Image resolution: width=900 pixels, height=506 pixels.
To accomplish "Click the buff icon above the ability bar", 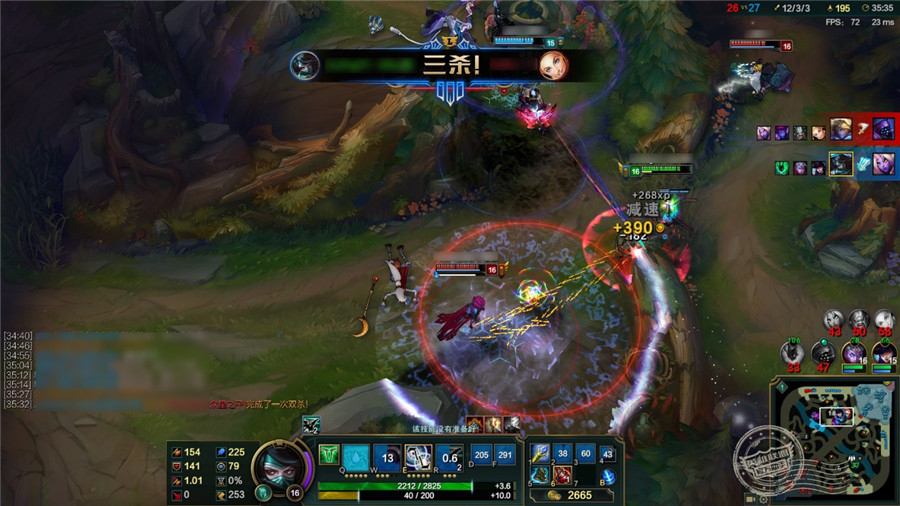I will 311,425.
